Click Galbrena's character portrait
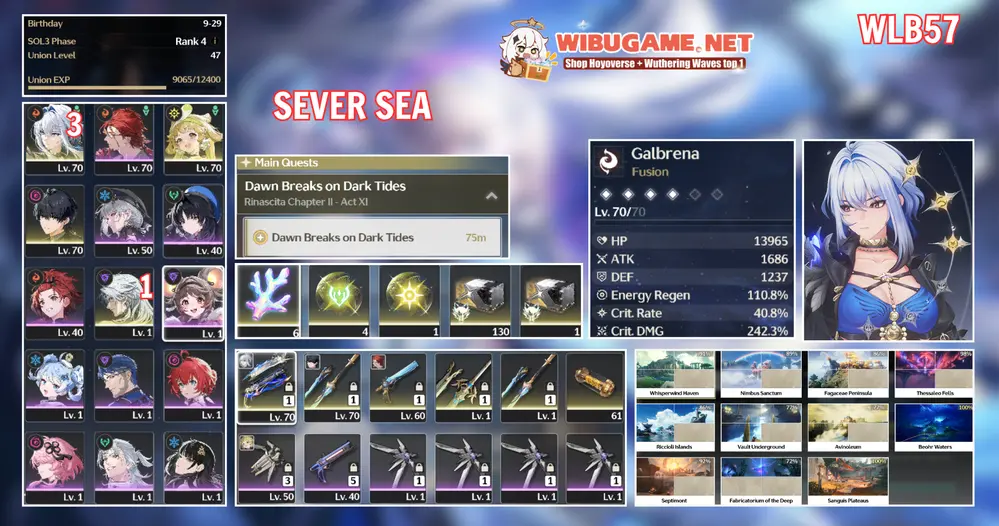Screen dimensions: 999x526 click(887, 238)
